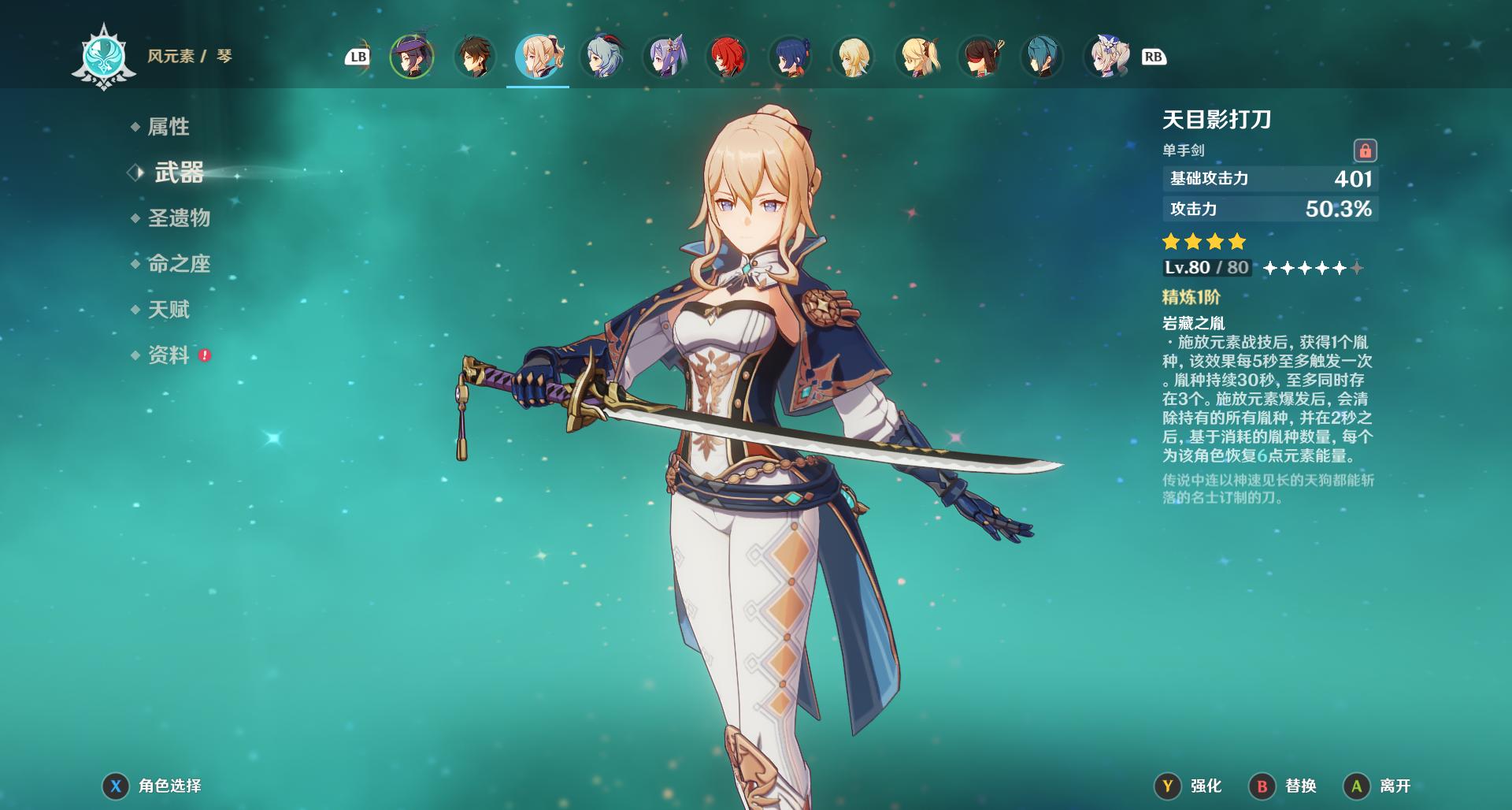Pick Diluc's red-haired portrait

point(728,57)
